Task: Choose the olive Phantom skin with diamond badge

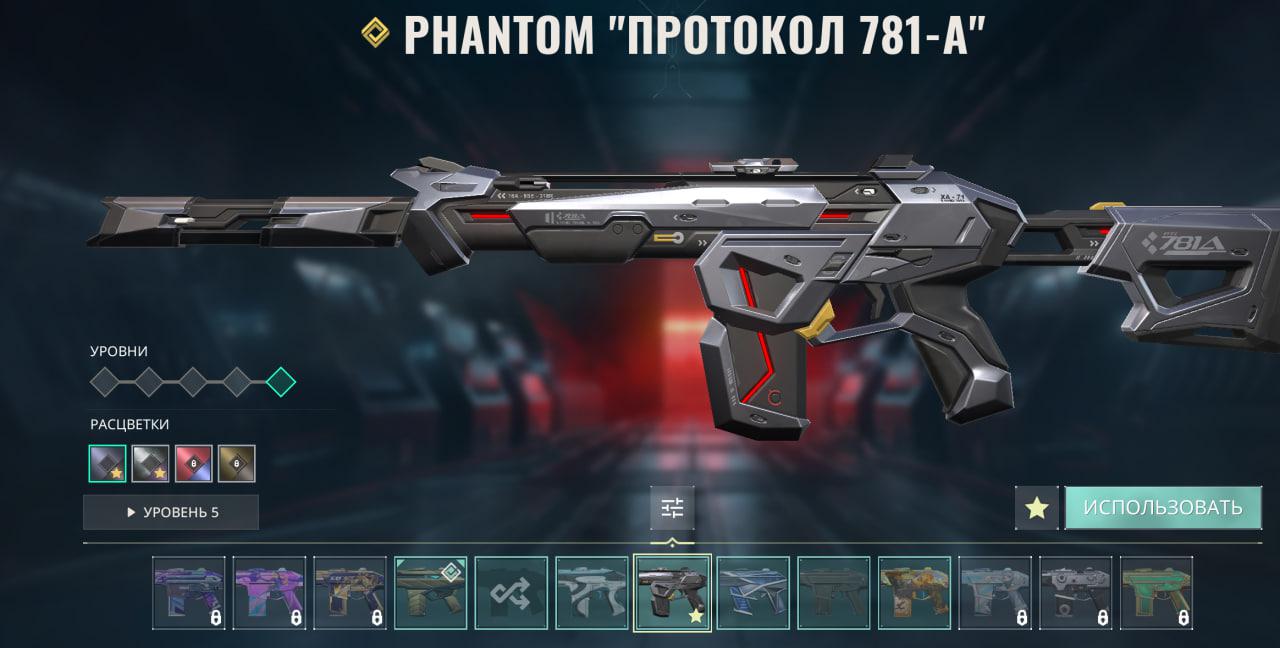Action: pos(431,593)
